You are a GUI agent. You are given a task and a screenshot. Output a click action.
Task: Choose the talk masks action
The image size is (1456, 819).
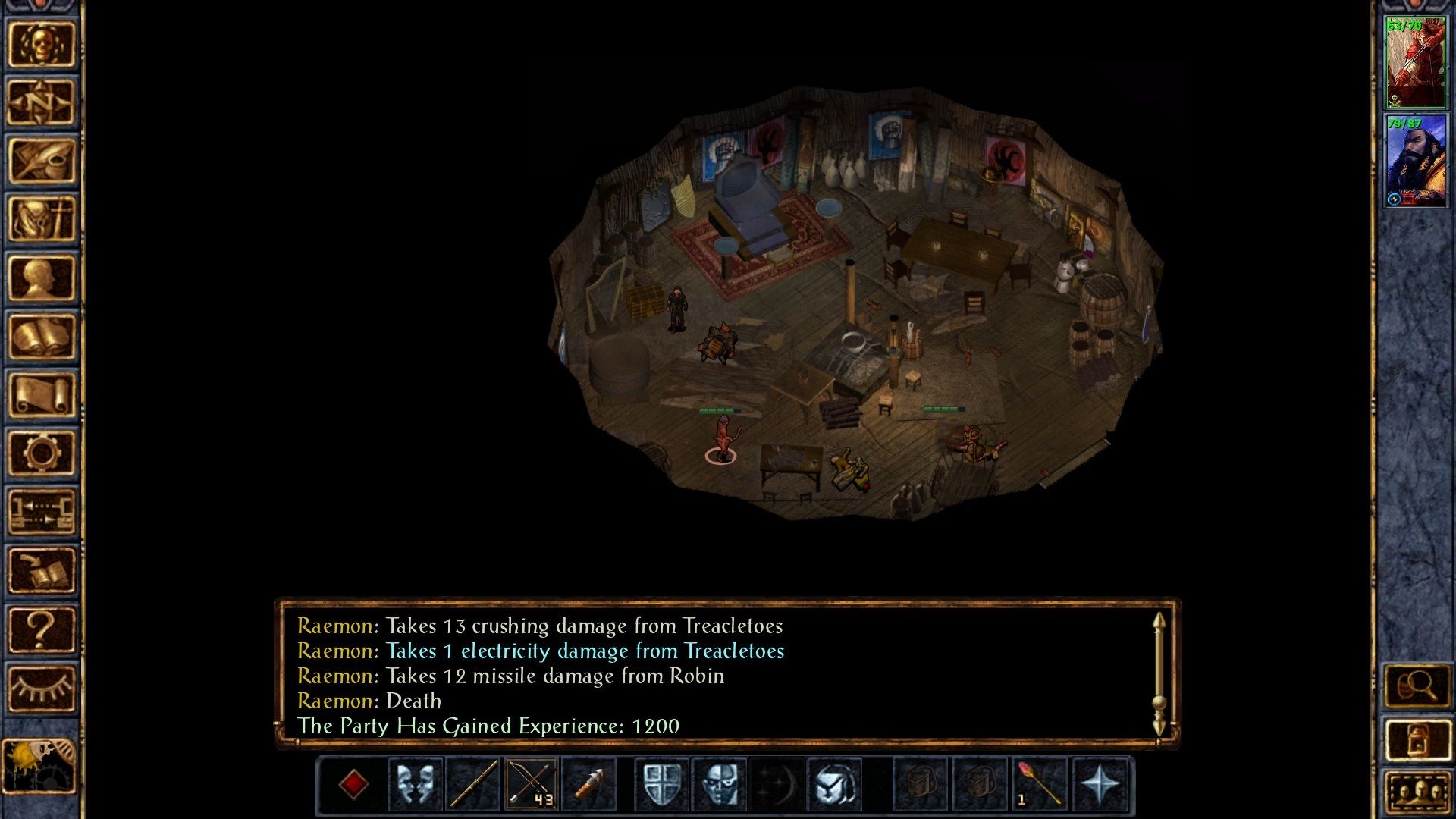[x=416, y=784]
